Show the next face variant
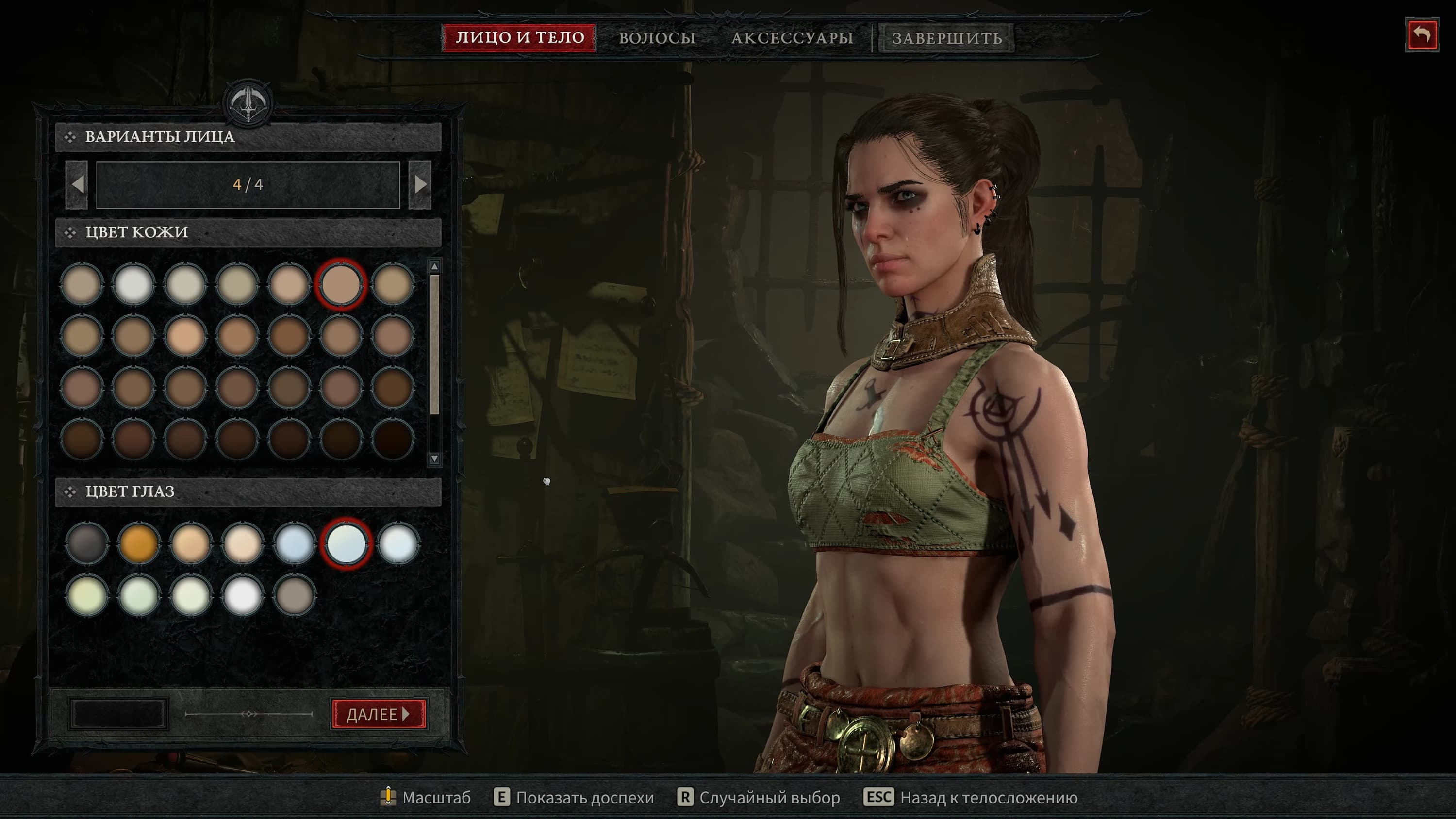The image size is (1456, 819). [420, 184]
